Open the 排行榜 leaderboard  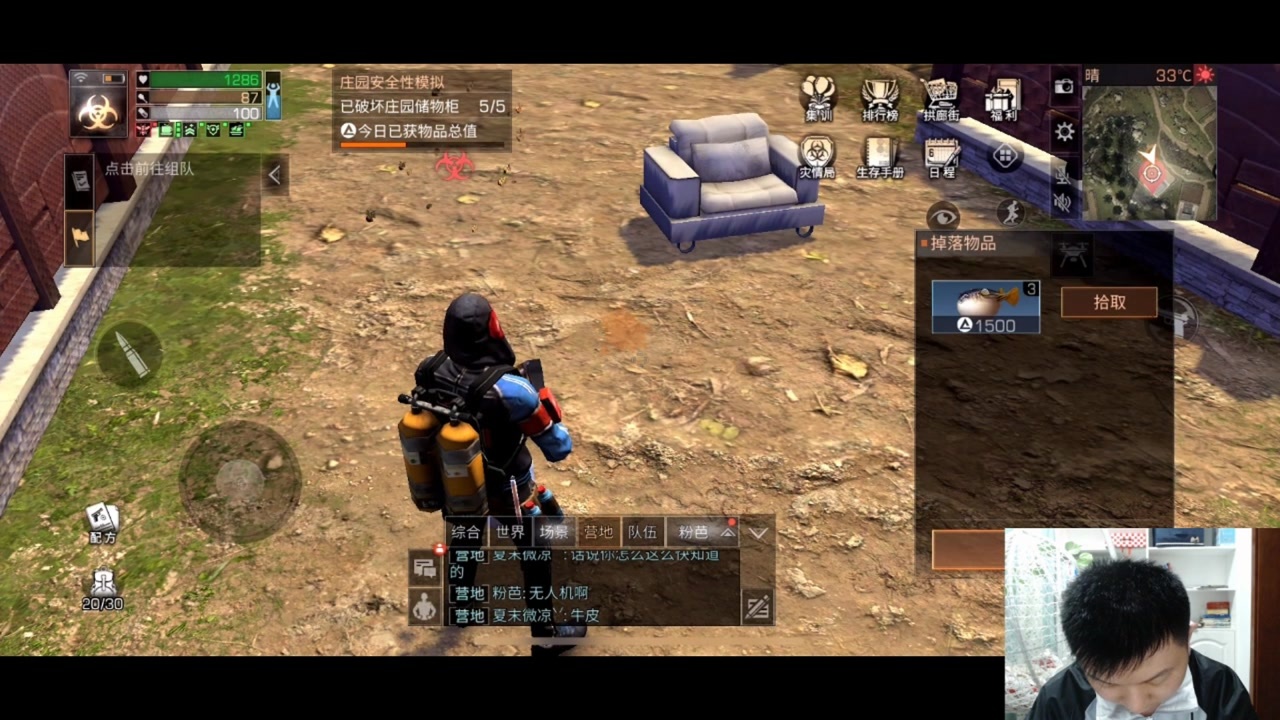coord(880,99)
